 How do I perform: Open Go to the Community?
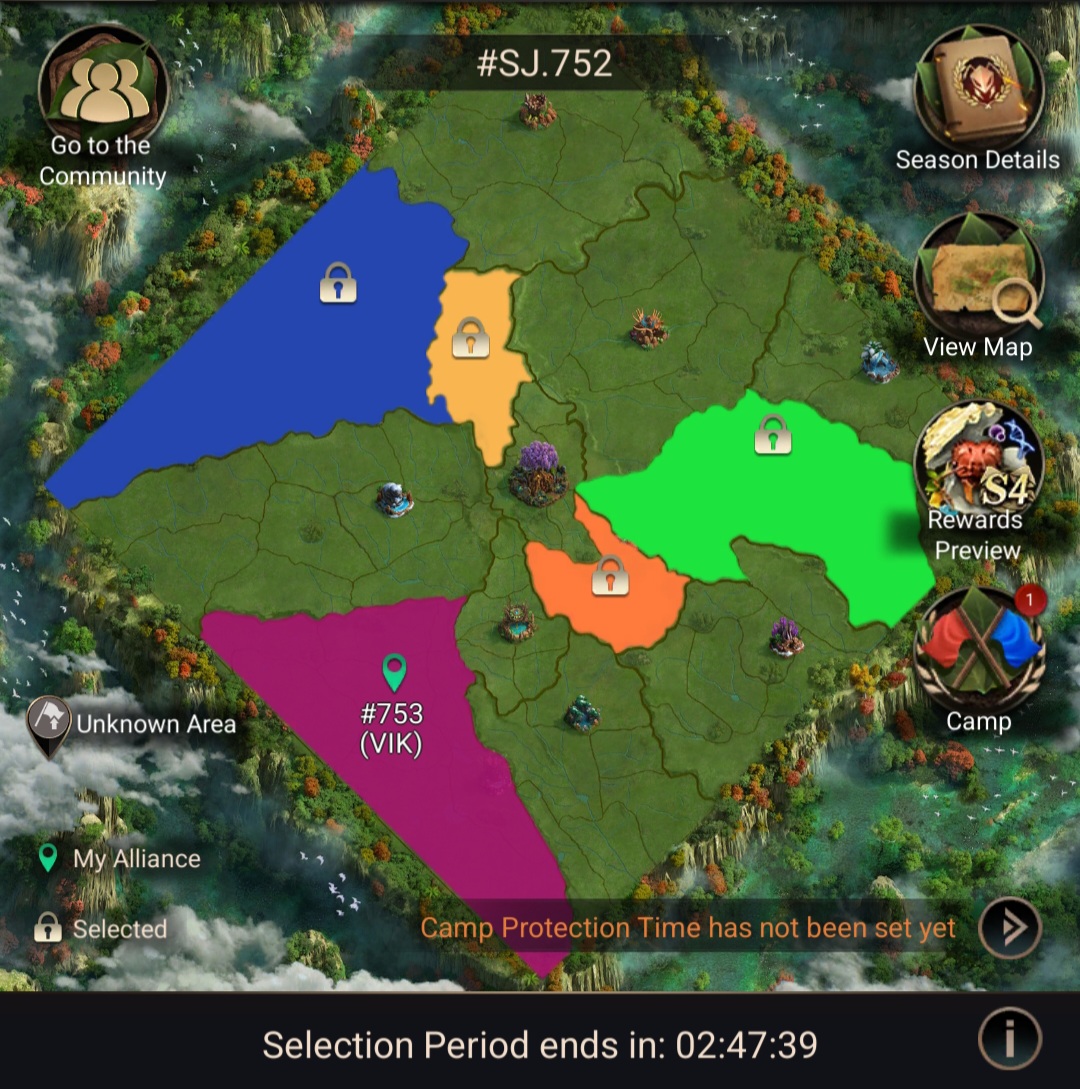103,90
